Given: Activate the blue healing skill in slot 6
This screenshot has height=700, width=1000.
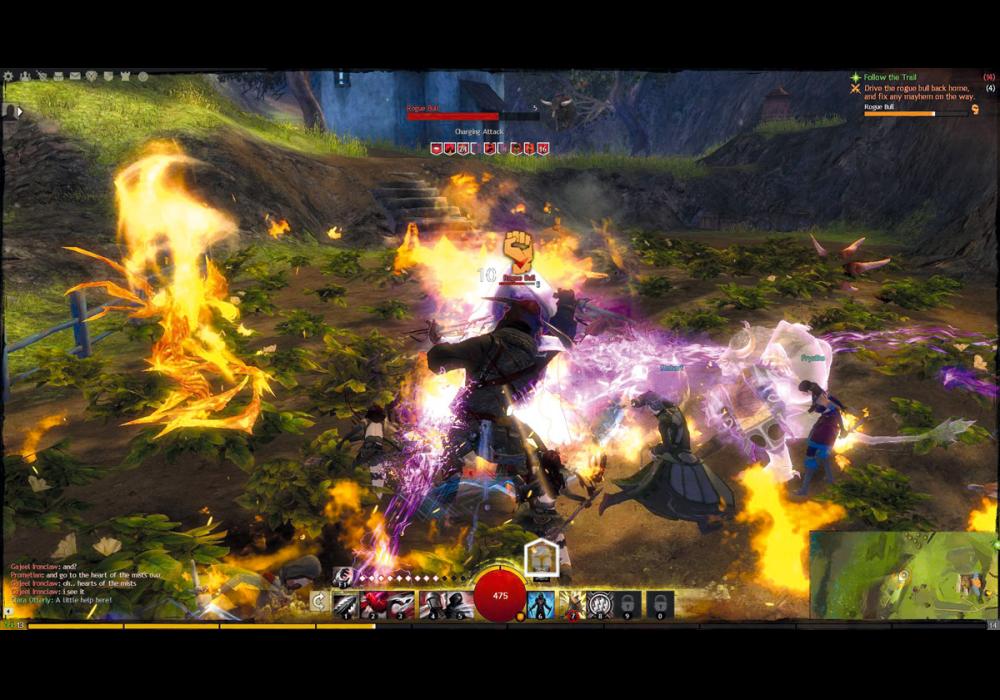Looking at the screenshot, I should click(541, 604).
